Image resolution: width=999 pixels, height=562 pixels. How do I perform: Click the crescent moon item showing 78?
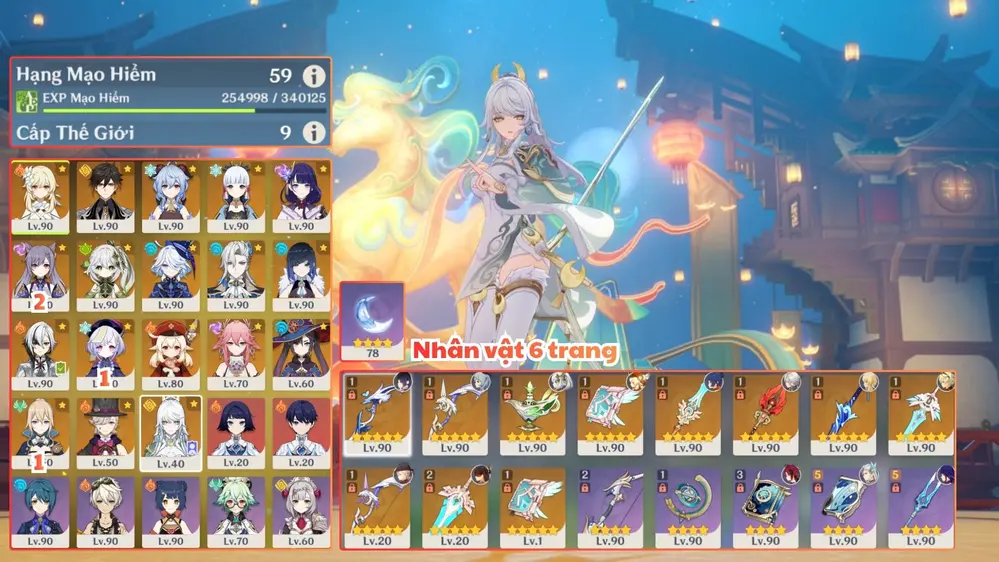(372, 319)
